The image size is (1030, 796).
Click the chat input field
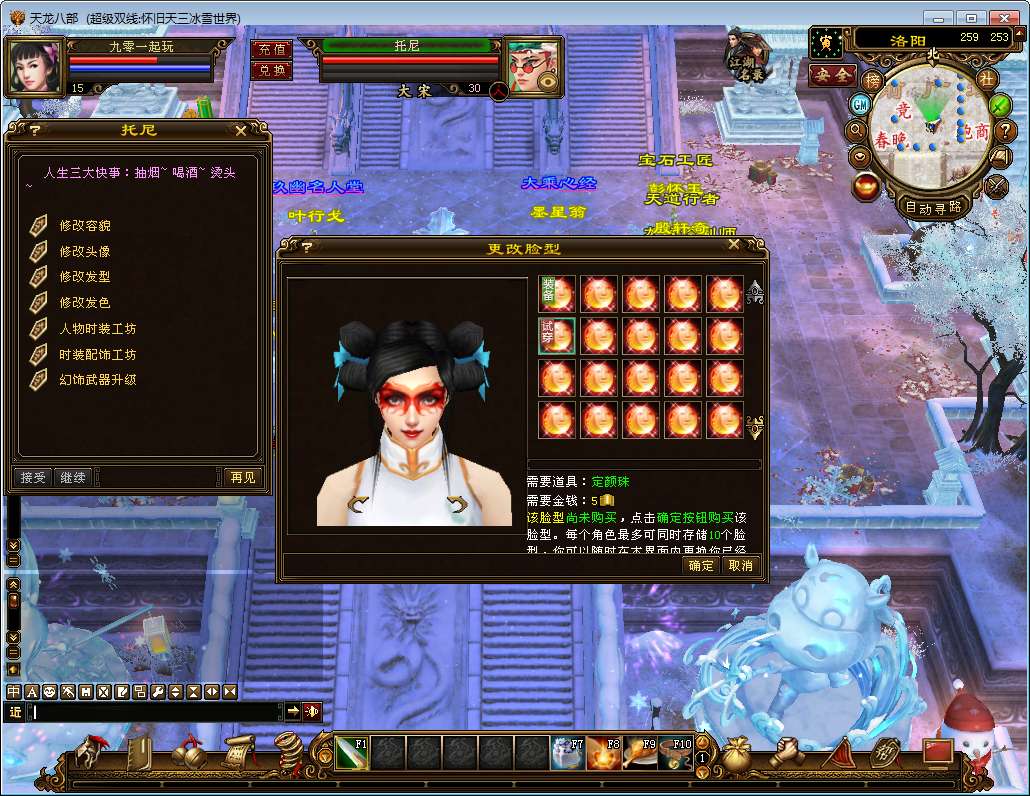coord(155,711)
